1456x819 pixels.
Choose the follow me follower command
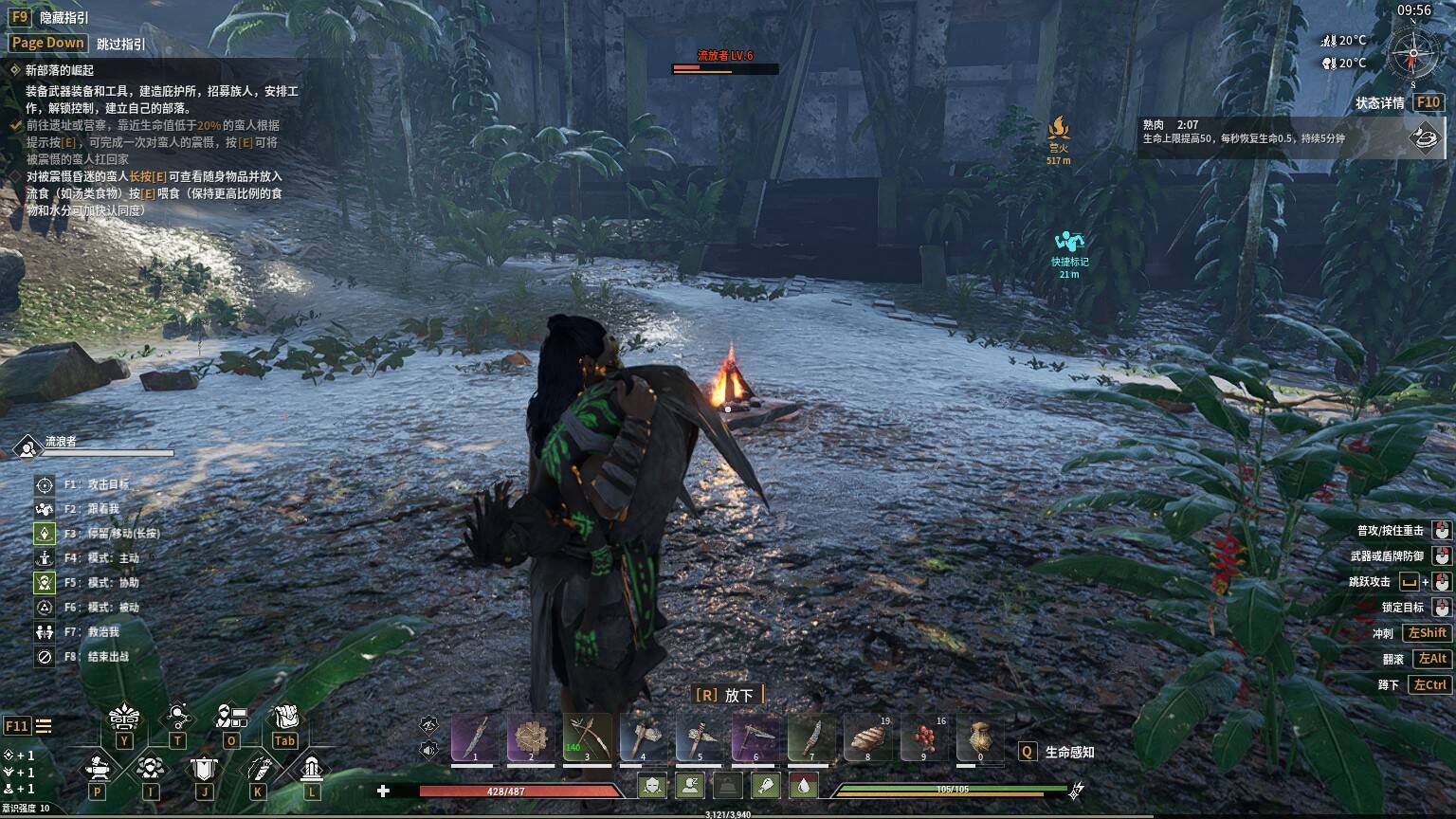click(x=45, y=510)
